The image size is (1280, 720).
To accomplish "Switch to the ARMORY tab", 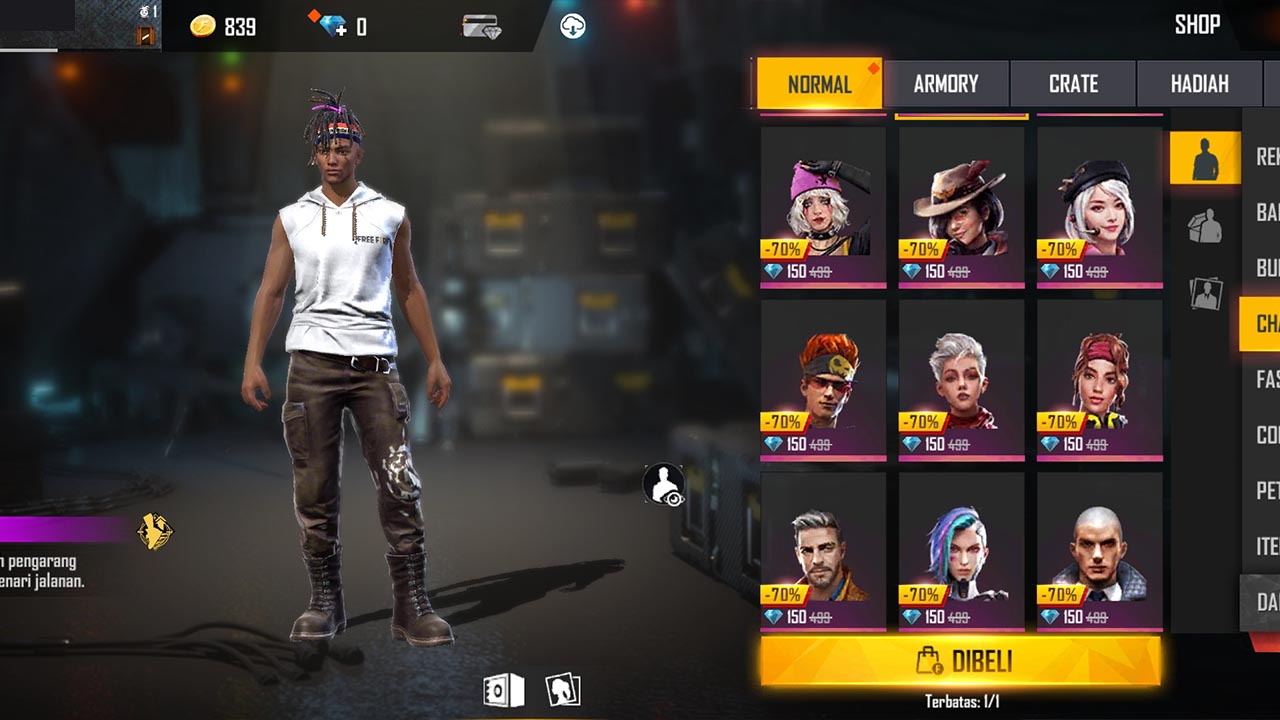I will [947, 84].
